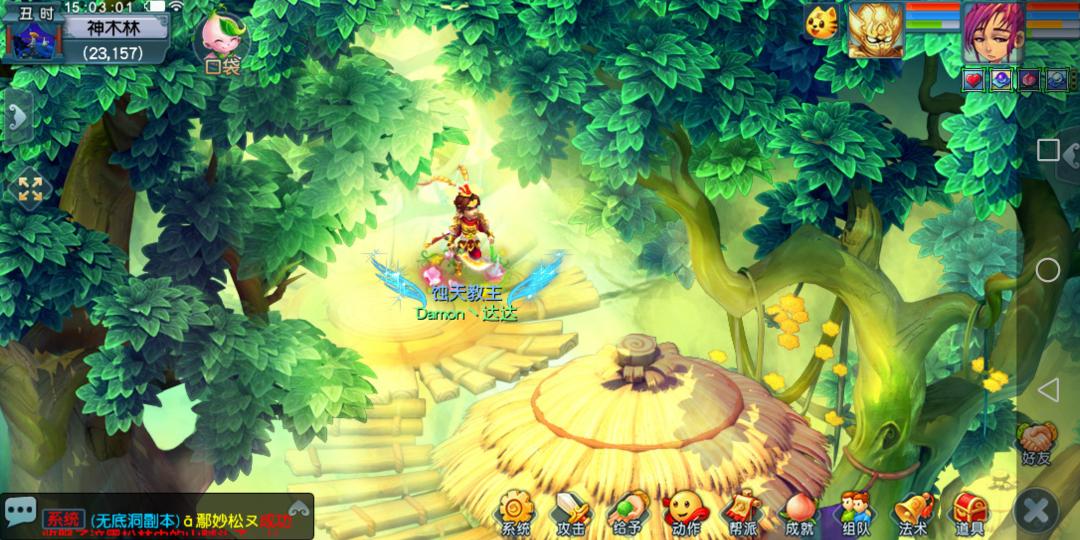This screenshot has height=540, width=1080.
Task: Open the 道具 items chest
Action: 970,512
